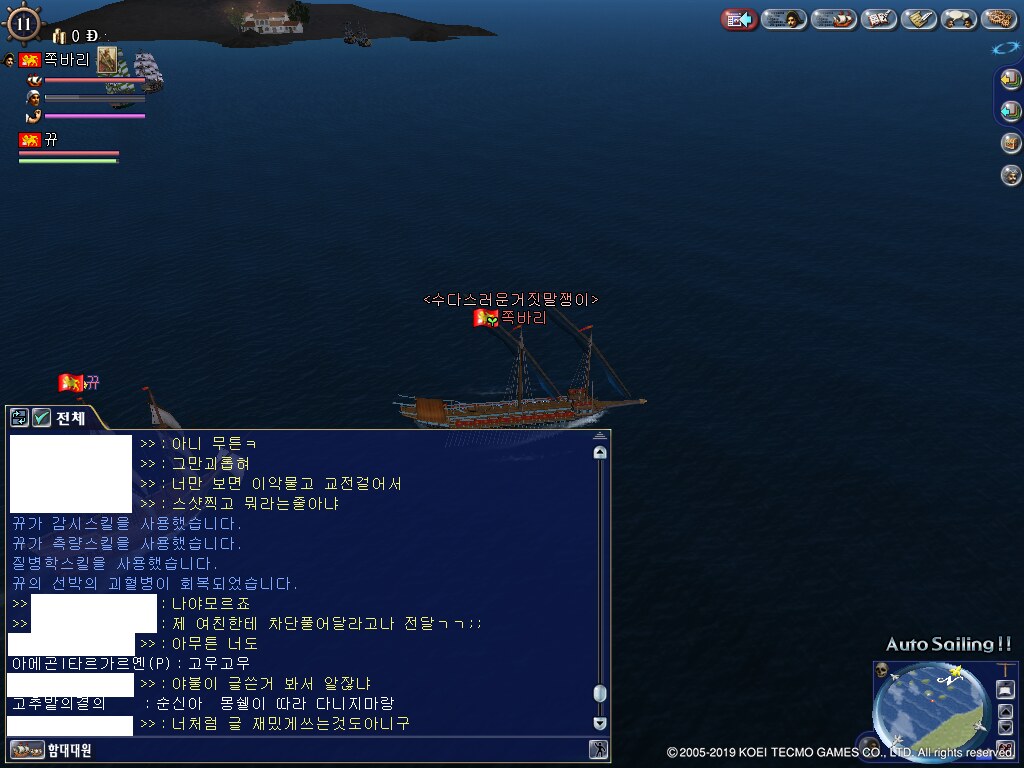Open the chat bubbles communication menu button
This screenshot has height=768, width=1024.
tap(959, 19)
